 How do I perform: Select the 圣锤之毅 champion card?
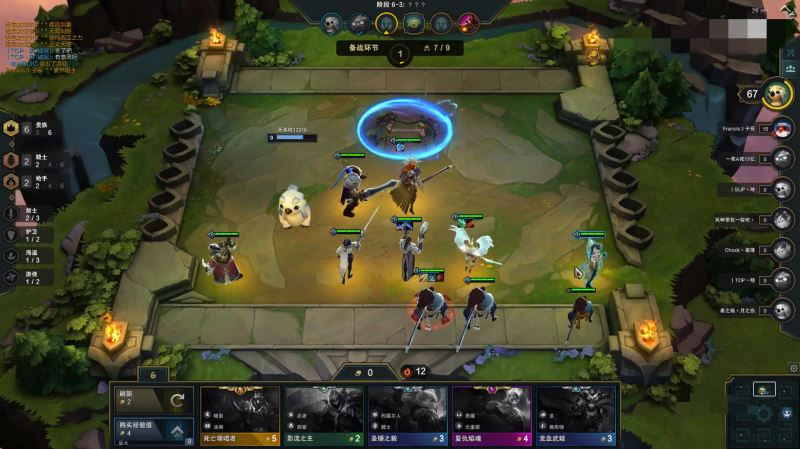(x=408, y=416)
